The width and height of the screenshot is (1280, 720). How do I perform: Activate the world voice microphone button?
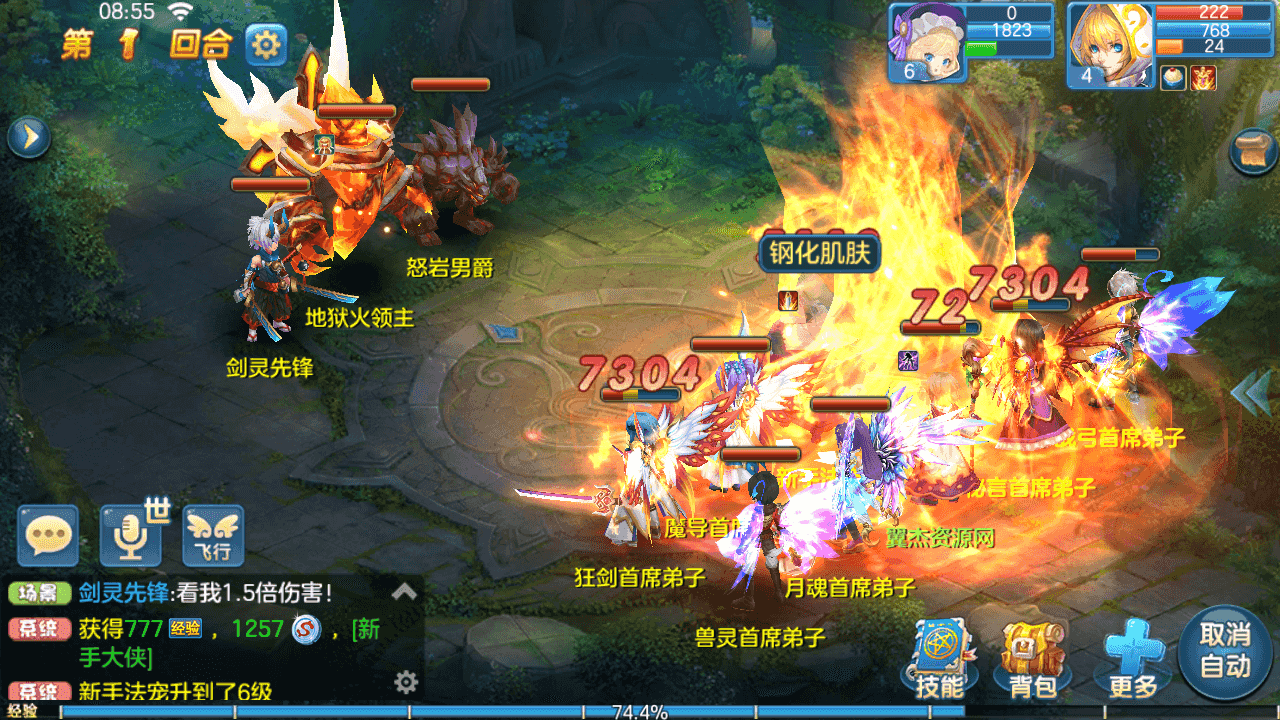point(131,536)
